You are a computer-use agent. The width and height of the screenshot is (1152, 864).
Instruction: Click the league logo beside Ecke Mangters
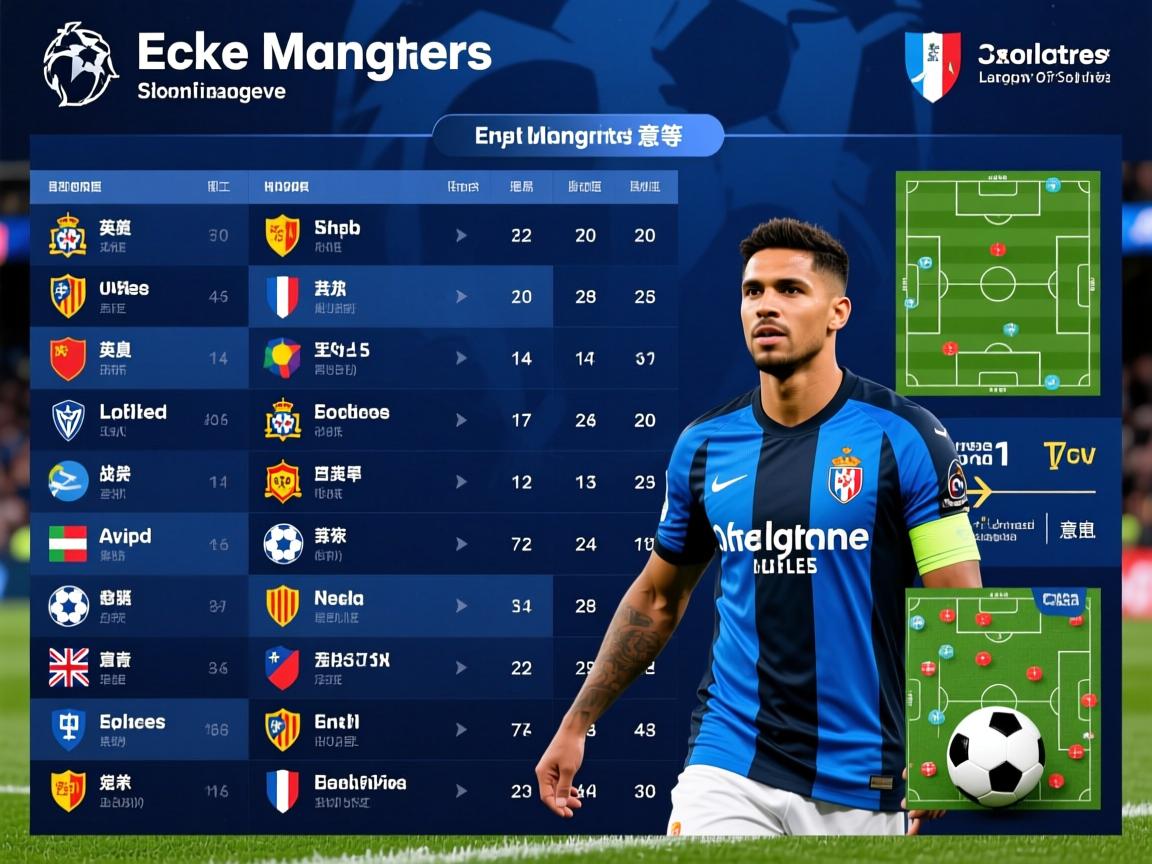80,65
